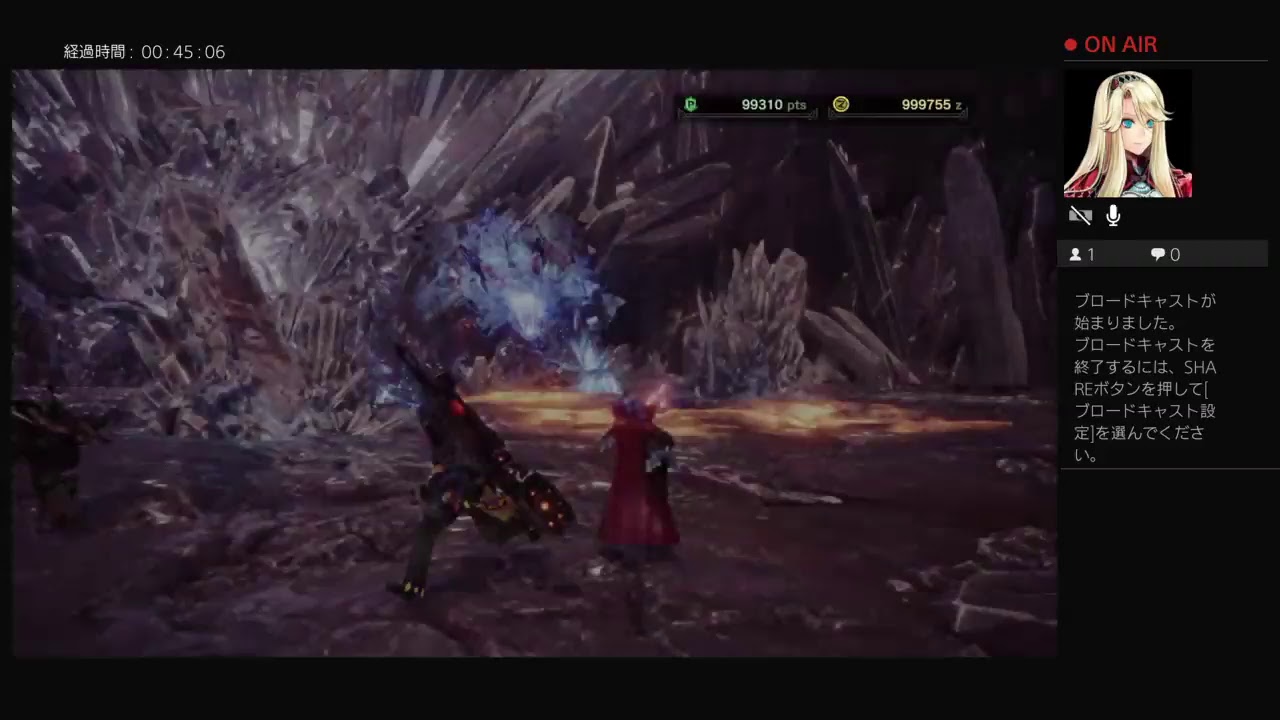Click the crossed-out camera icon

point(1081,215)
